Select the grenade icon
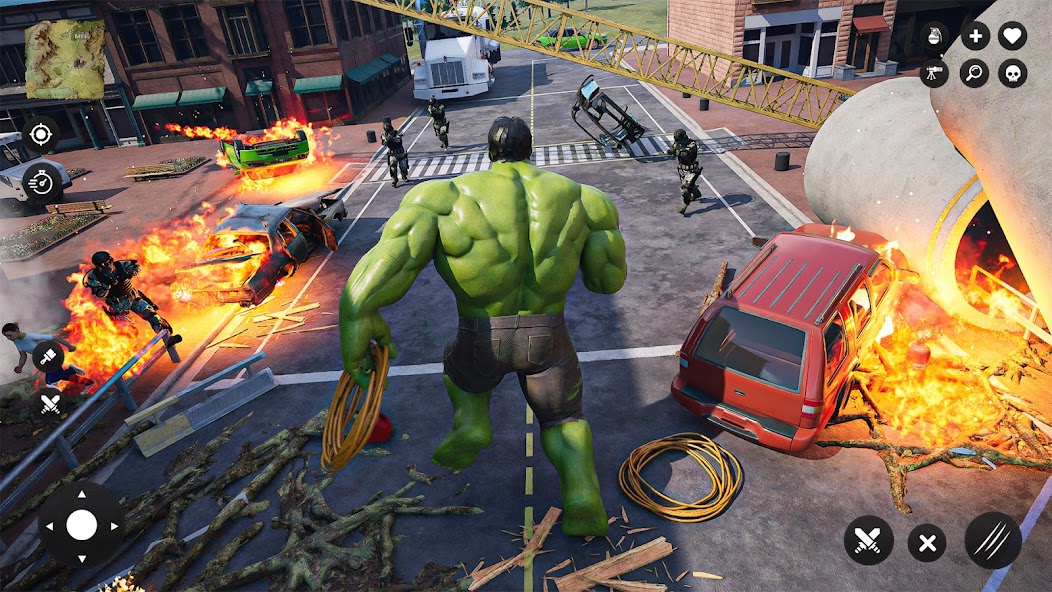Image resolution: width=1052 pixels, height=592 pixels. pos(934,36)
